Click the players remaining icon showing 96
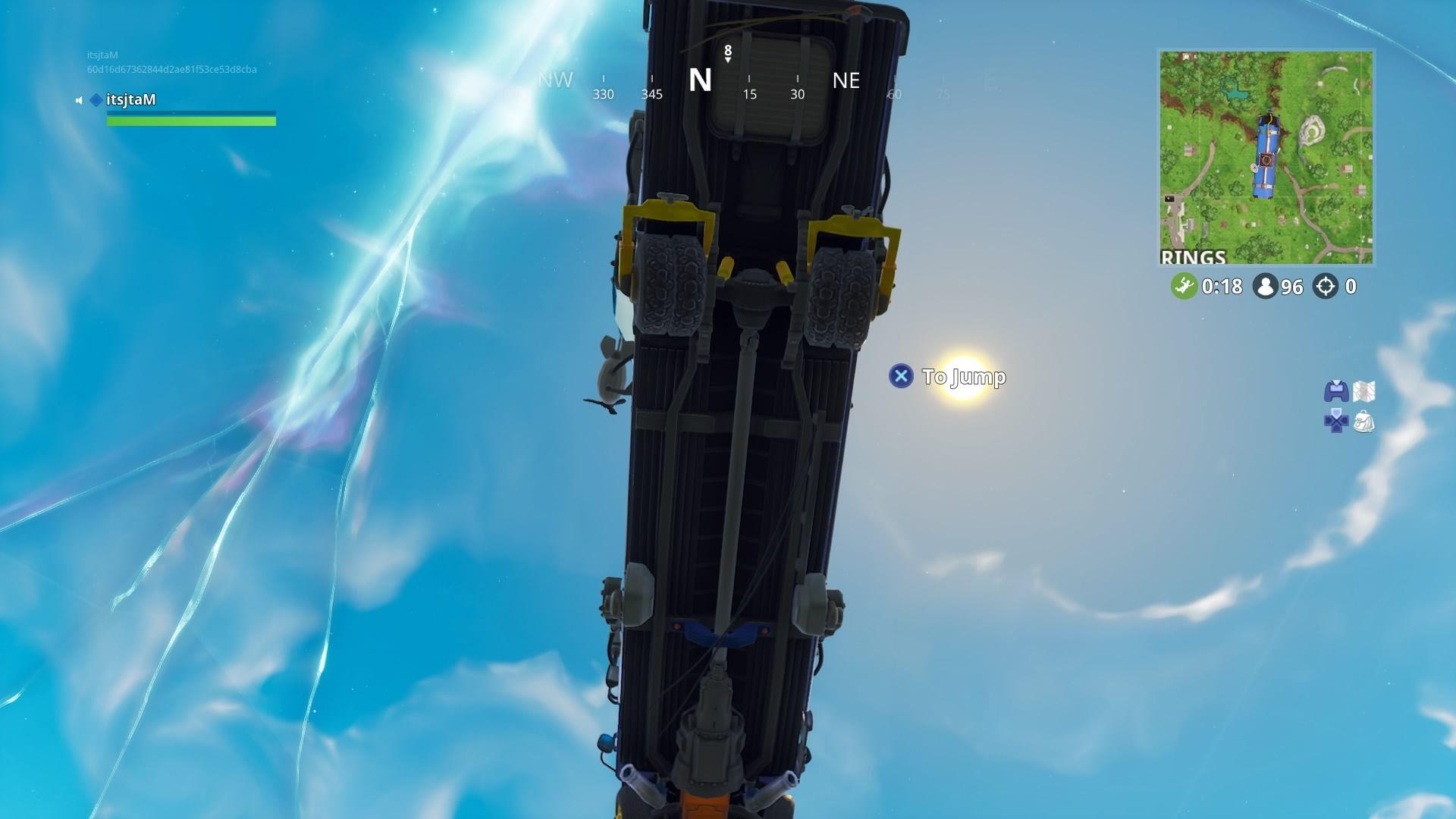The height and width of the screenshot is (819, 1456). 1264,287
